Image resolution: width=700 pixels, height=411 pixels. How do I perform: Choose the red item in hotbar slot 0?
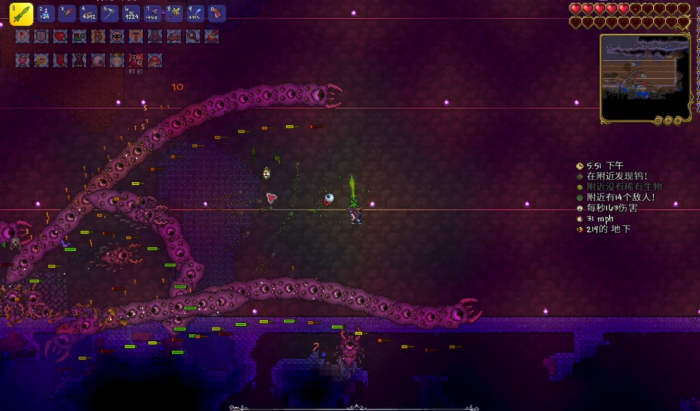[x=217, y=14]
